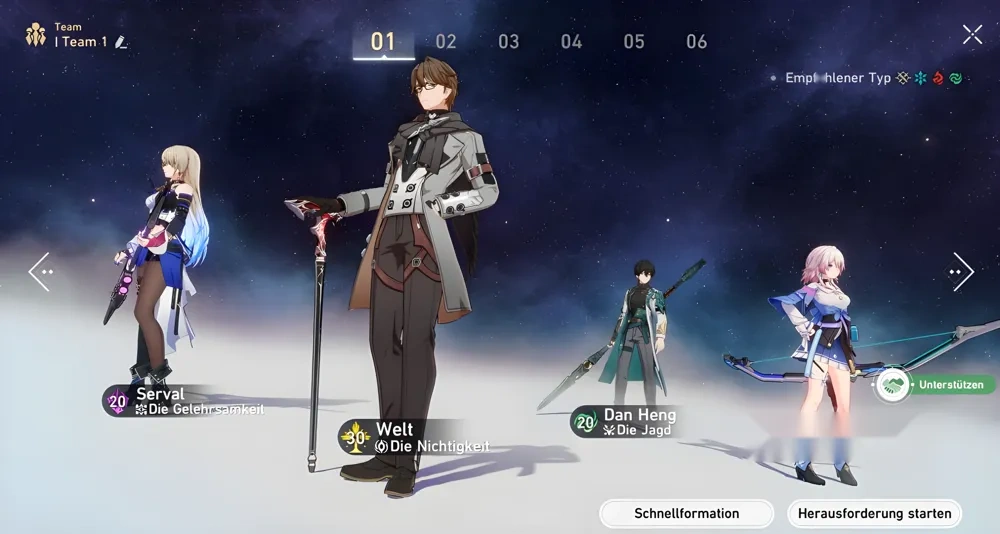Select the active team tab 01
This screenshot has height=534, width=1000.
pyautogui.click(x=383, y=41)
